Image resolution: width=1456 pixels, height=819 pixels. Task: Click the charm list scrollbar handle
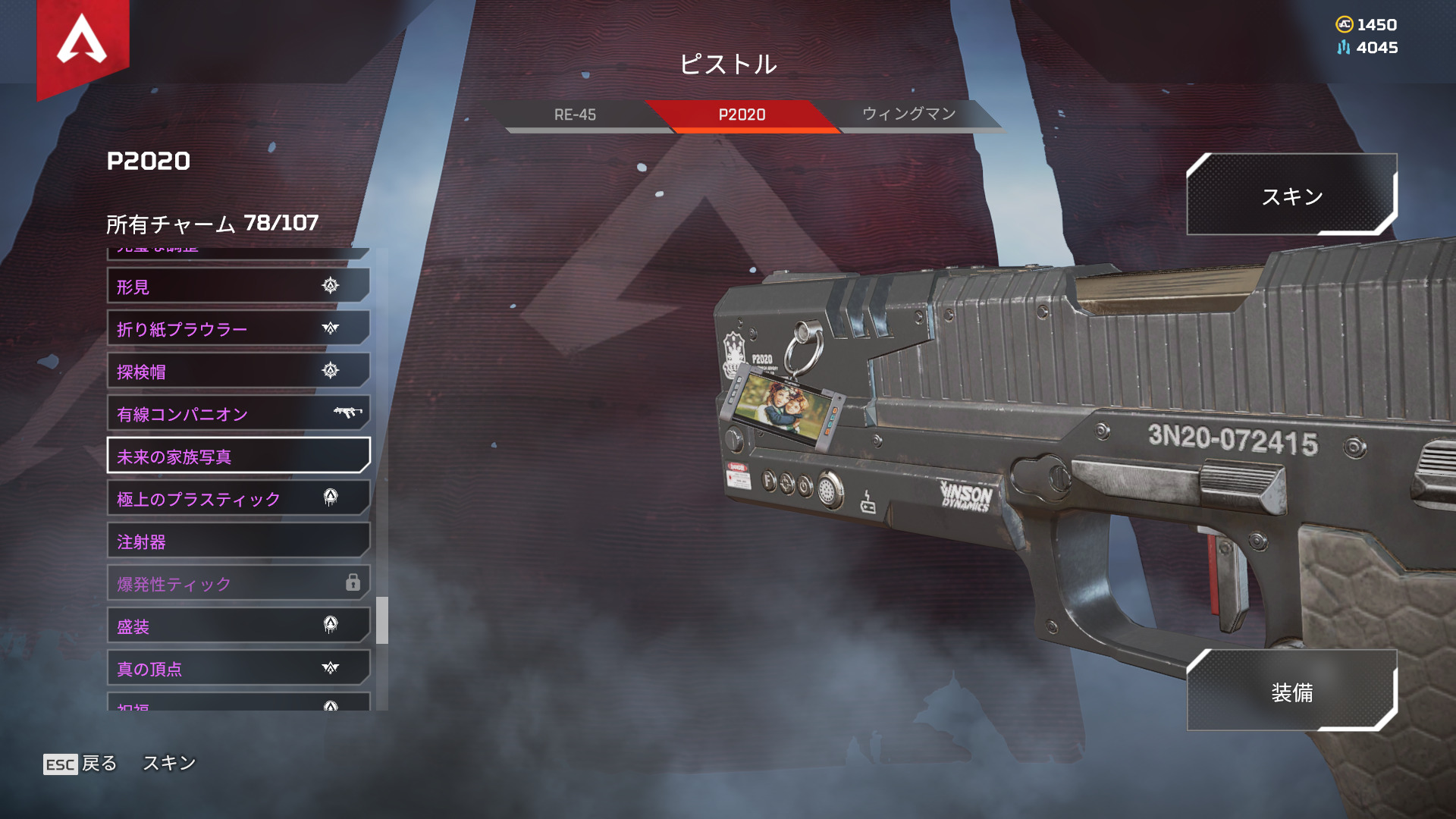382,620
